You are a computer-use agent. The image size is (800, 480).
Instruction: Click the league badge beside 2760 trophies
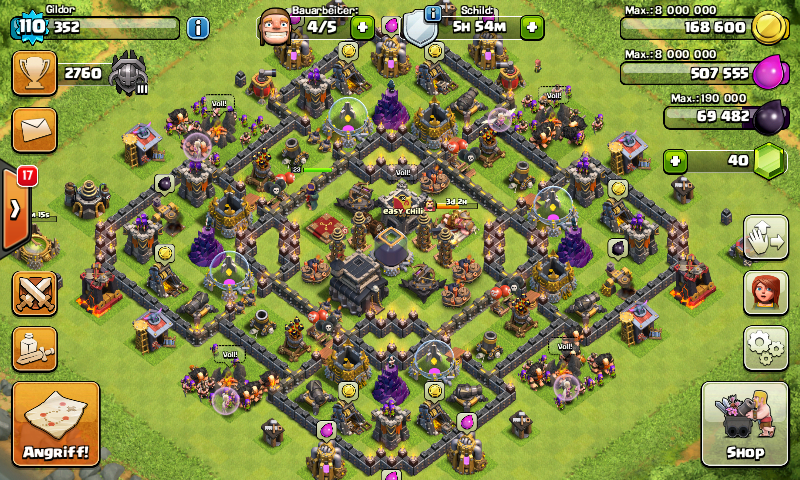128,73
